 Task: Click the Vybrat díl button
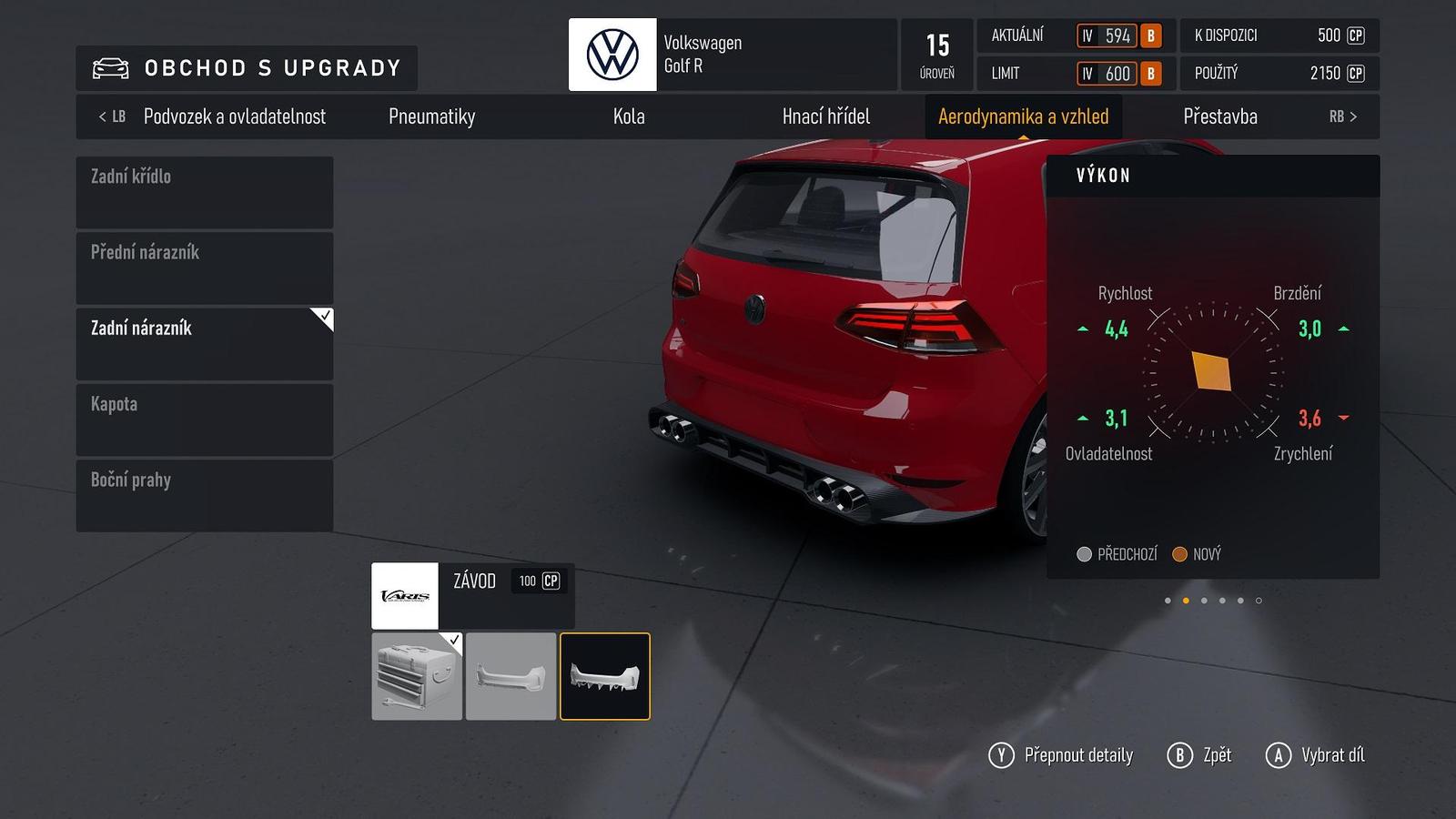1315,755
